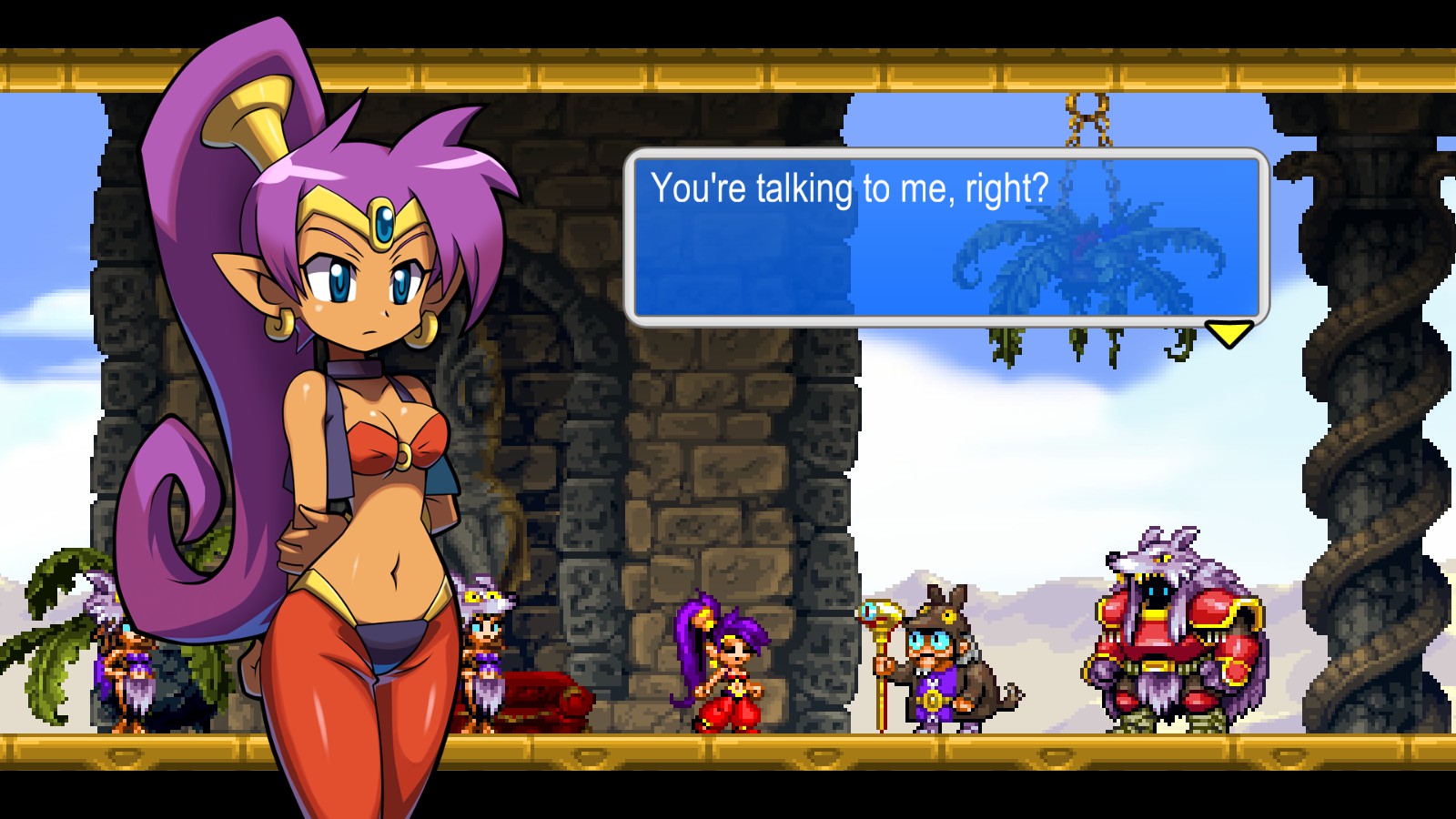
Task: Advance dialogue with the yellow arrow
Action: point(1228,333)
